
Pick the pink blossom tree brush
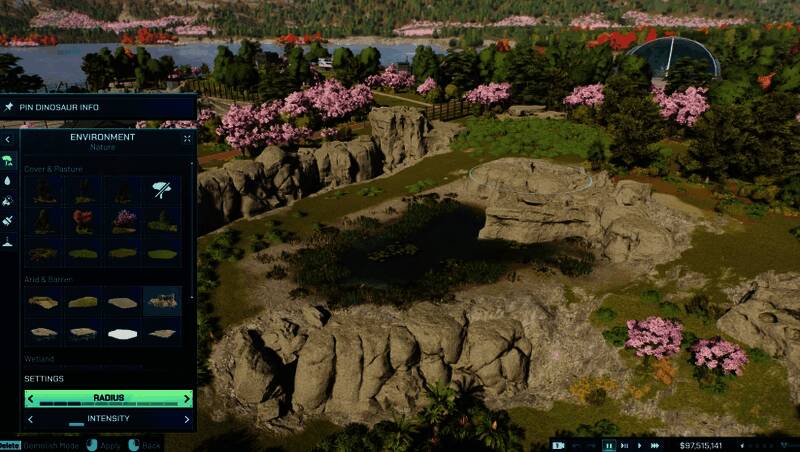coord(123,219)
